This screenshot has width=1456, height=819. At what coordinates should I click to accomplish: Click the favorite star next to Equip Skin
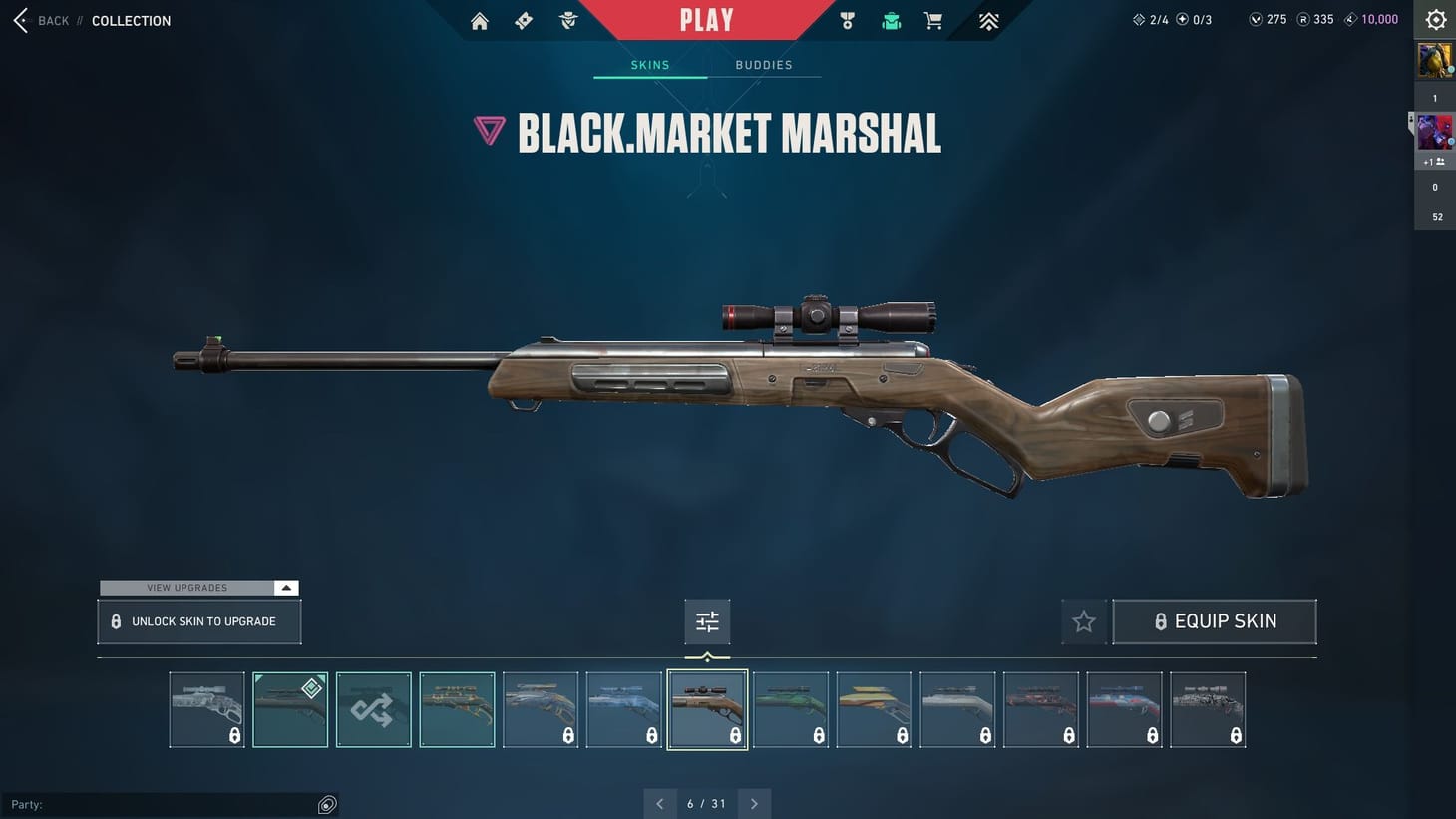(x=1084, y=621)
